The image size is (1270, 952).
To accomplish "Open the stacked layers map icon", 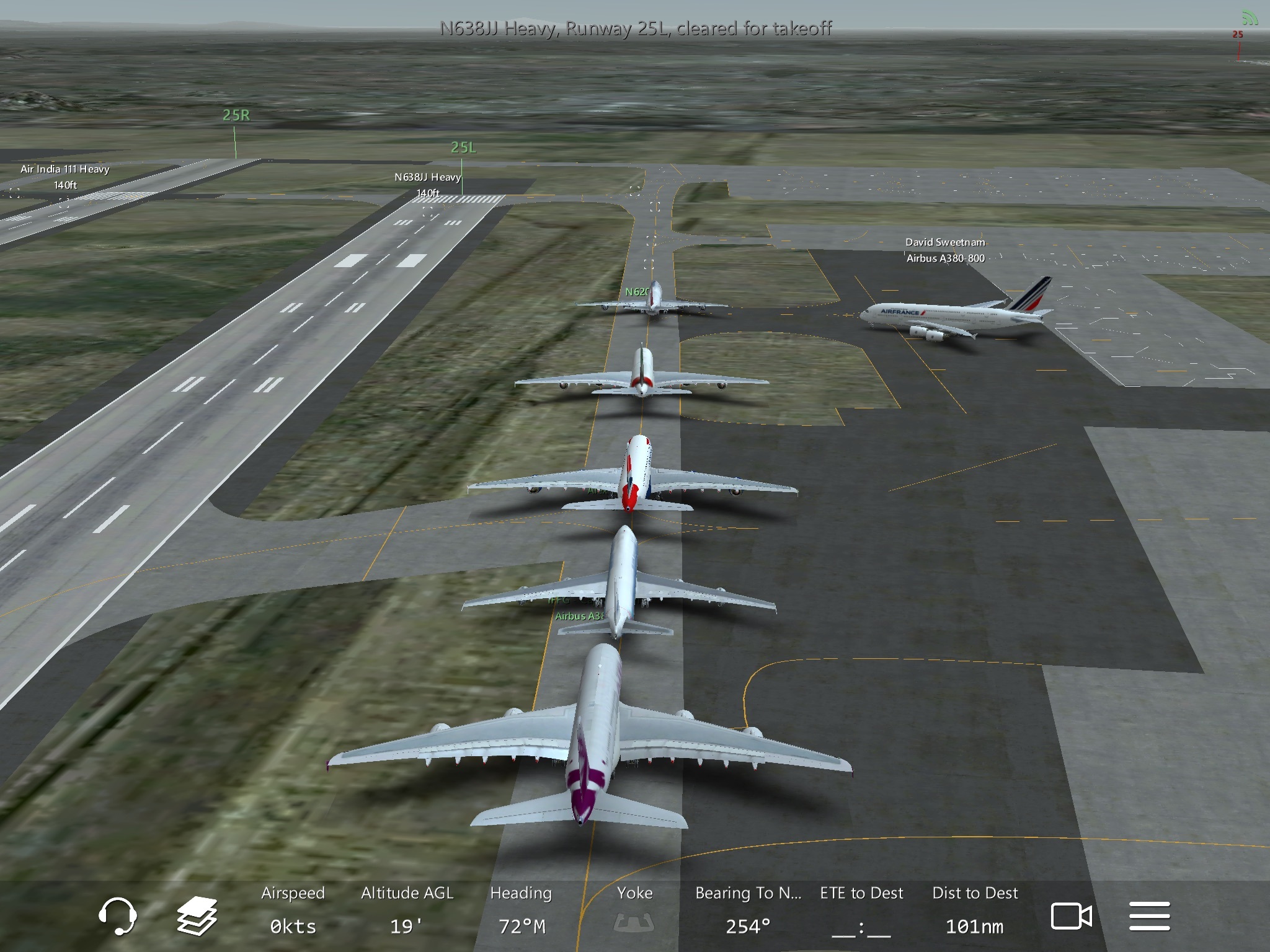I will click(197, 916).
